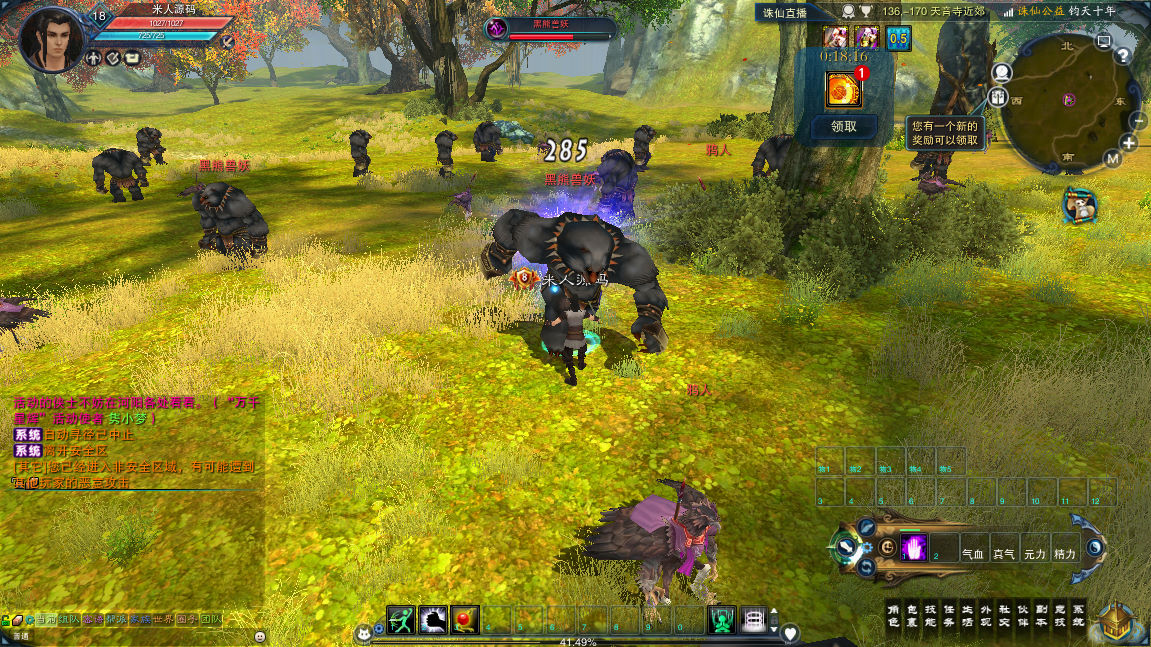Activate the purple palm skill
This screenshot has width=1151, height=647.
(x=914, y=547)
